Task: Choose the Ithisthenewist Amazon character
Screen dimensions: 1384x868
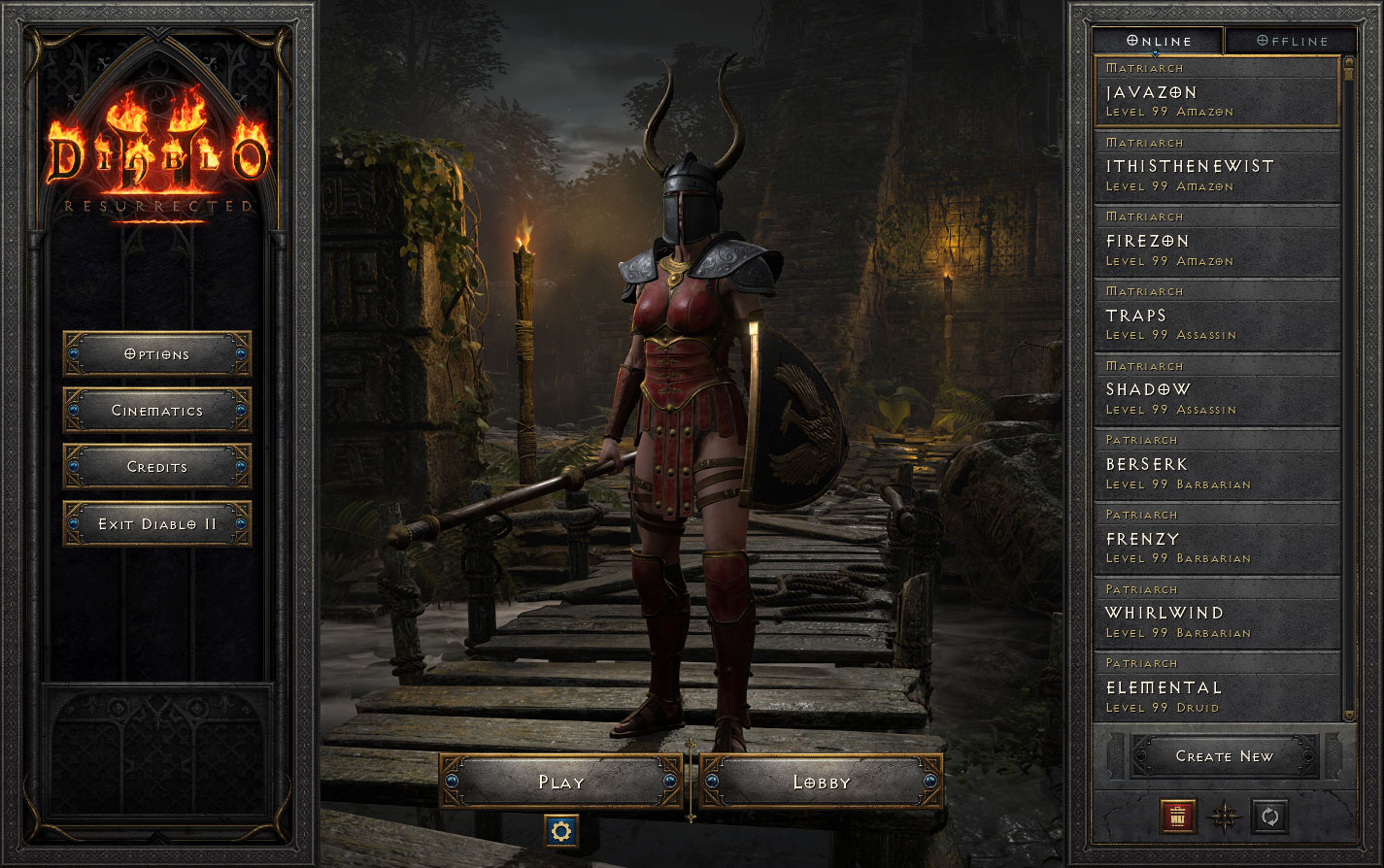Action: pyautogui.click(x=1217, y=167)
